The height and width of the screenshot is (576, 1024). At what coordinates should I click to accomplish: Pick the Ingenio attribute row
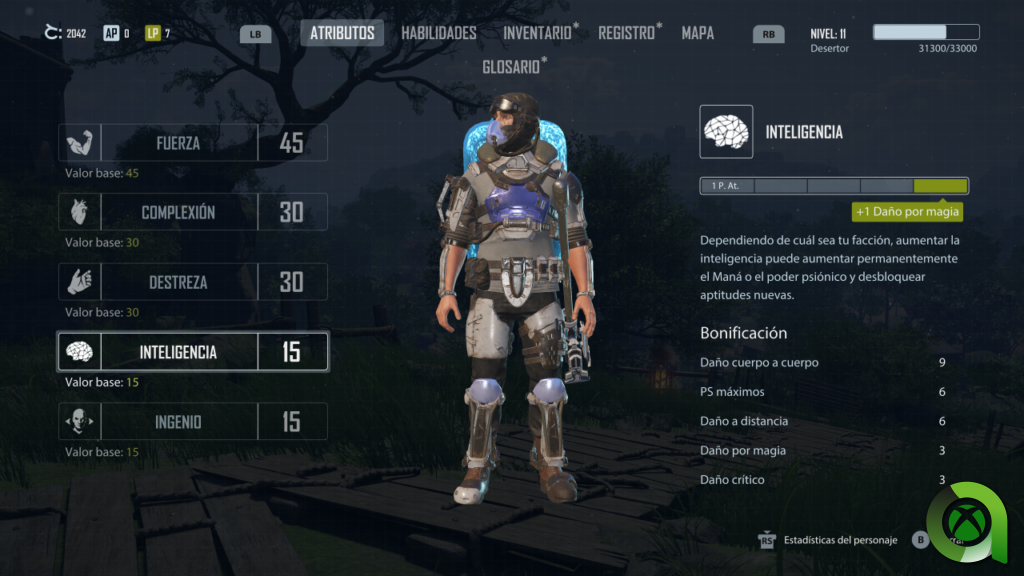point(193,422)
